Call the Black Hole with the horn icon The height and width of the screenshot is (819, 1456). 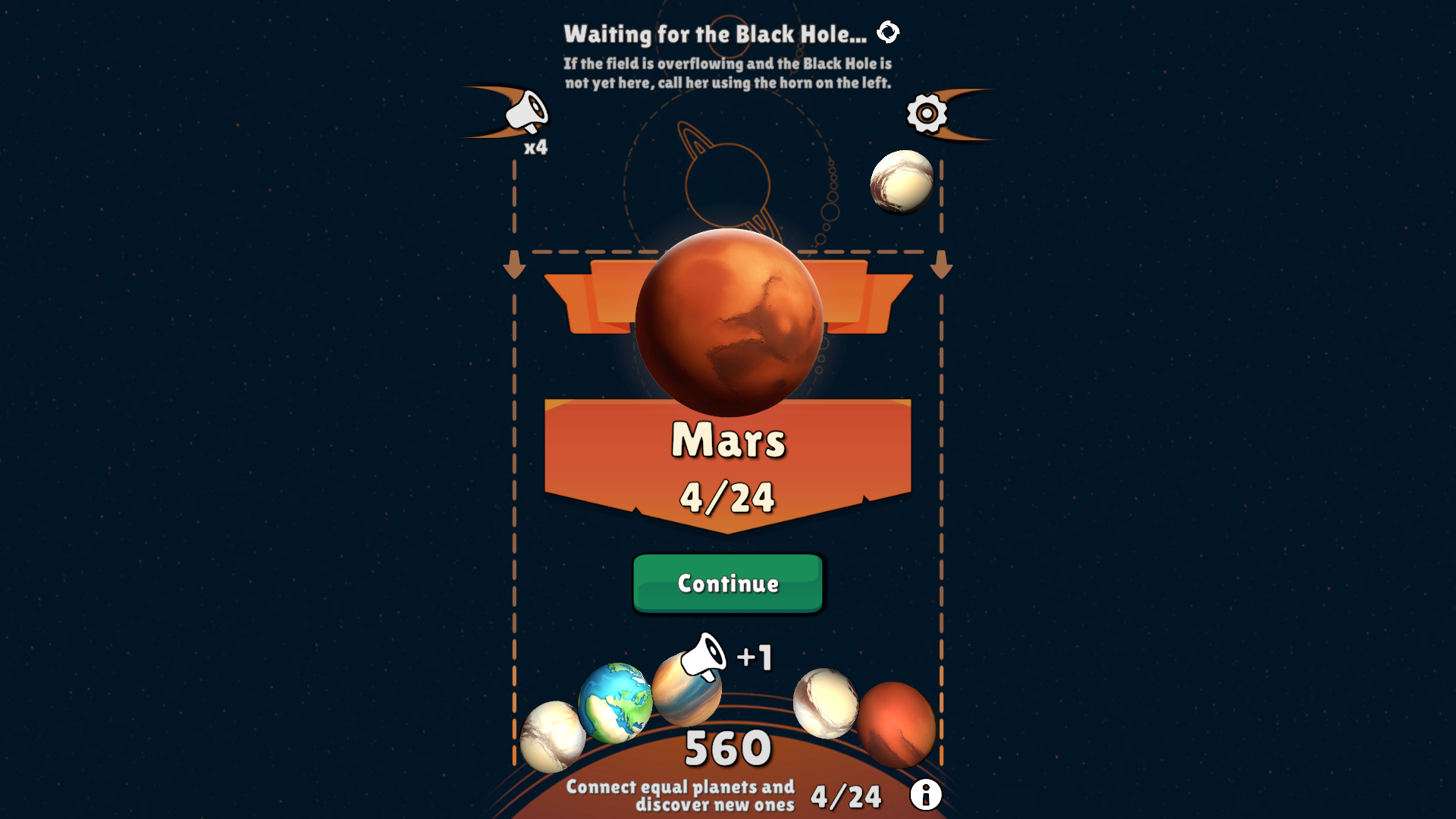coord(527,110)
